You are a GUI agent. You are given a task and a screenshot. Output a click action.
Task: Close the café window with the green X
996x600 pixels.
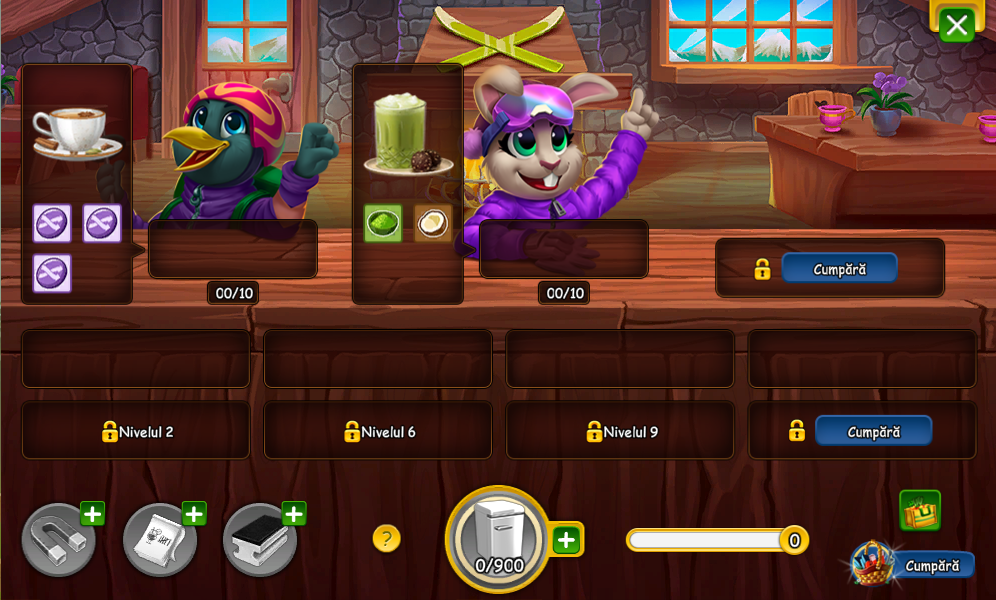[956, 25]
